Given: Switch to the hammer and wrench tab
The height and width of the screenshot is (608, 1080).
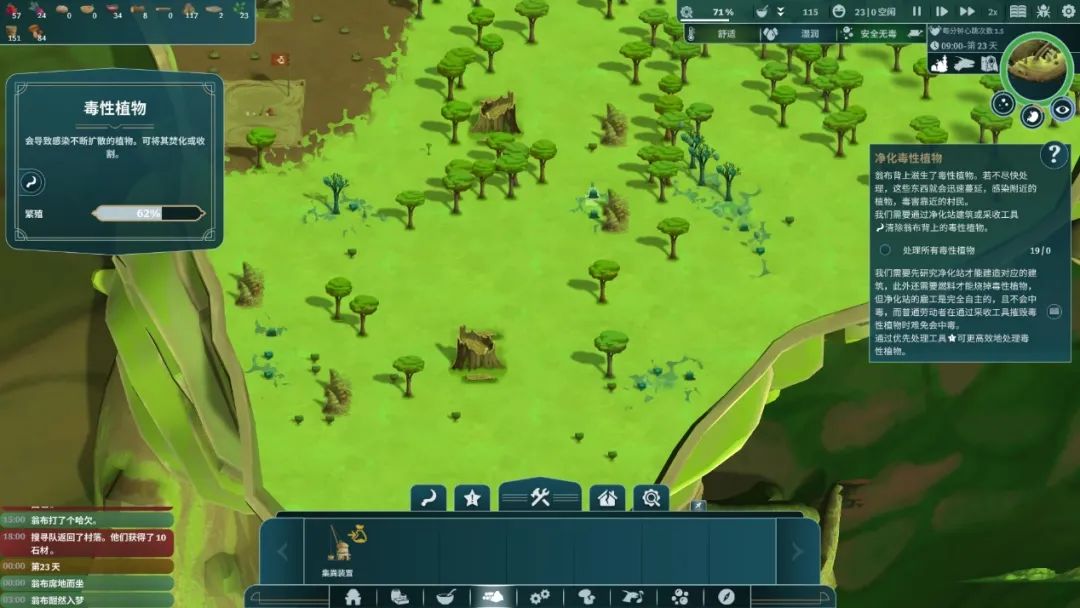Looking at the screenshot, I should (x=540, y=496).
